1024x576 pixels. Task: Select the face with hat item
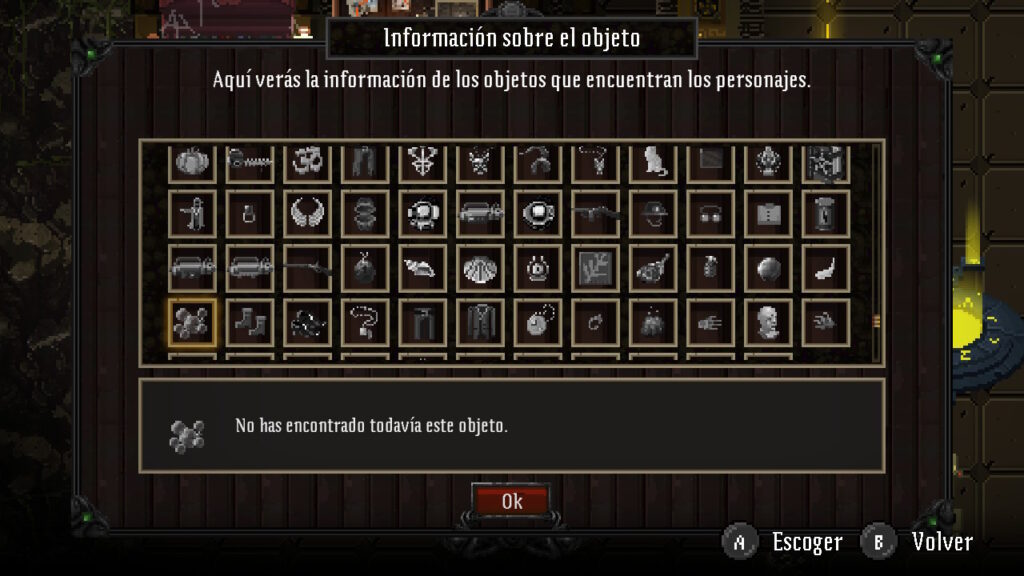pyautogui.click(x=654, y=213)
